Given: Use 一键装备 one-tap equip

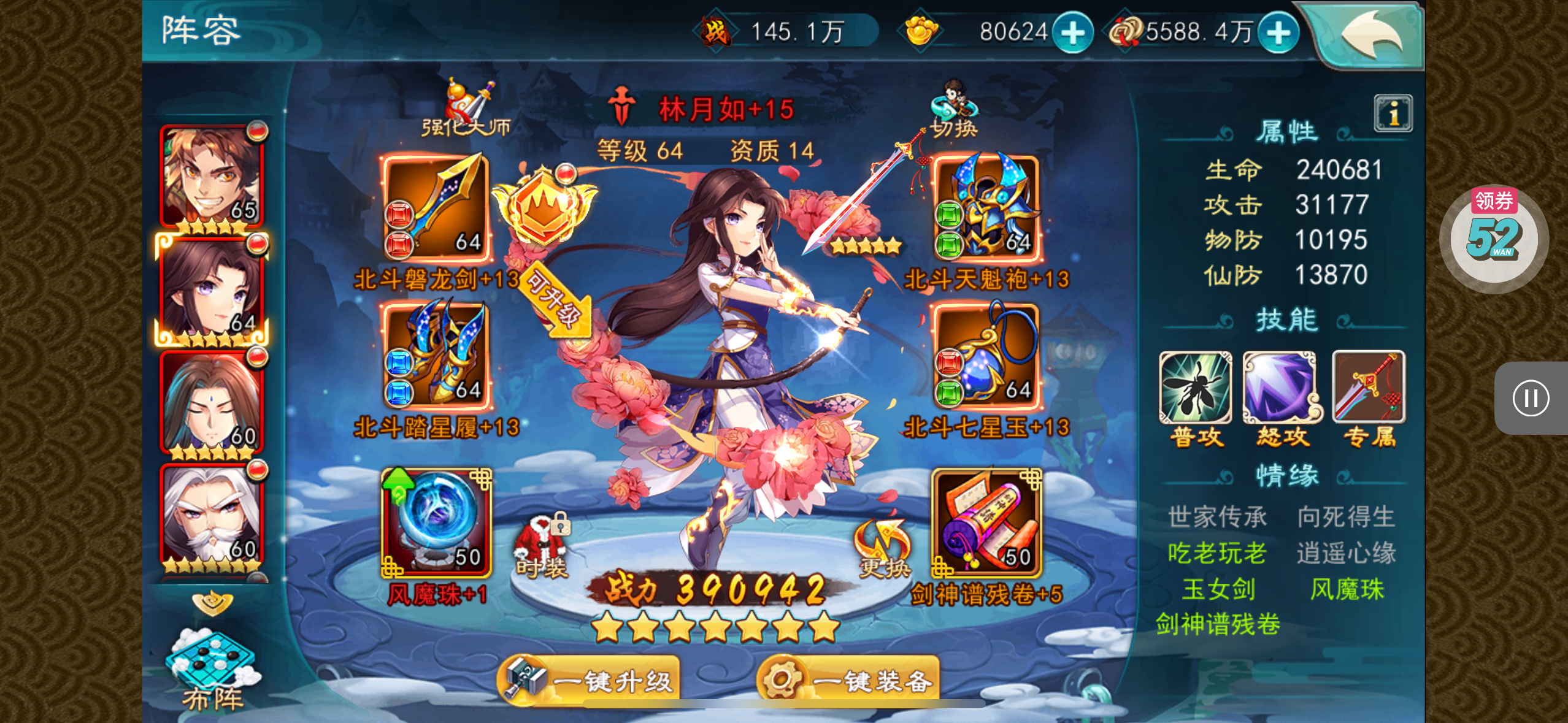Looking at the screenshot, I should coord(849,679).
